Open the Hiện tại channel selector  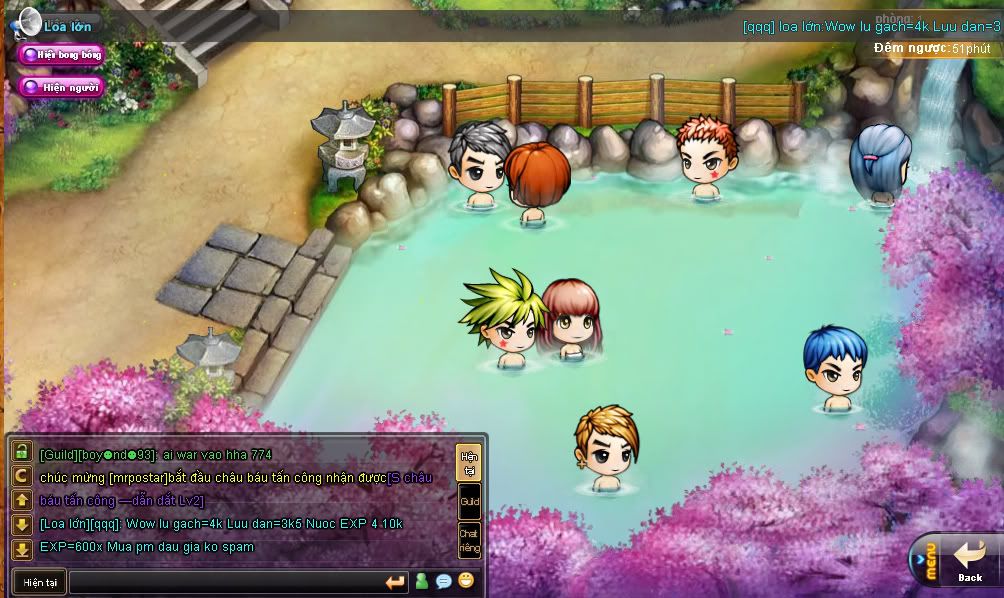[40, 582]
